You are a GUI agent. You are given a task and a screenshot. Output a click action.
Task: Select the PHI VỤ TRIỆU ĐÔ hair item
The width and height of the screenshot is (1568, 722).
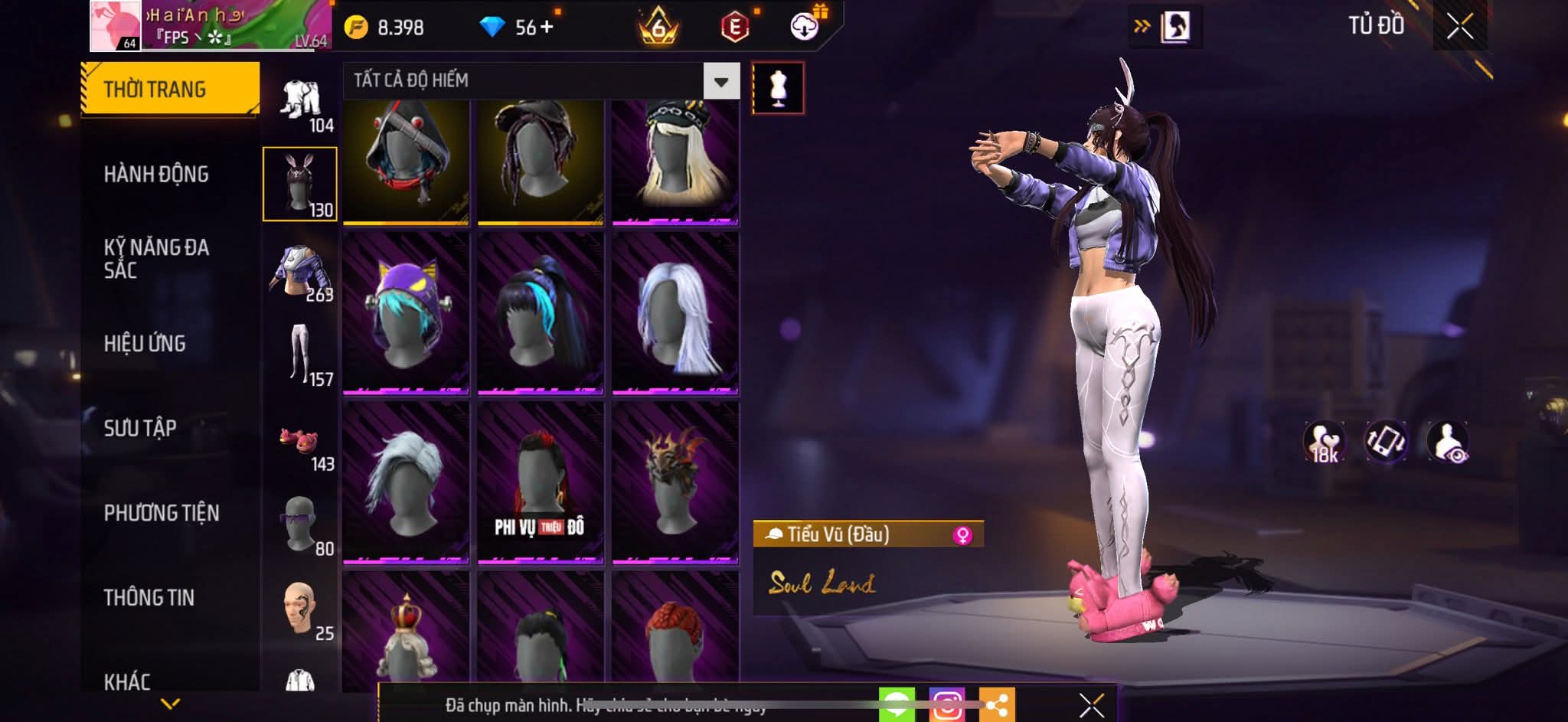click(x=541, y=482)
